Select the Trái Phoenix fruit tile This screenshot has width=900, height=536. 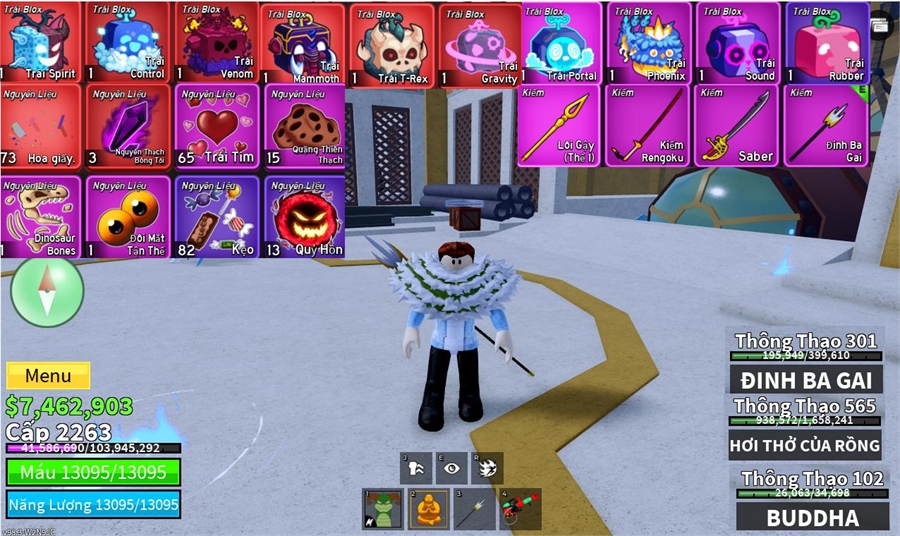[648, 44]
